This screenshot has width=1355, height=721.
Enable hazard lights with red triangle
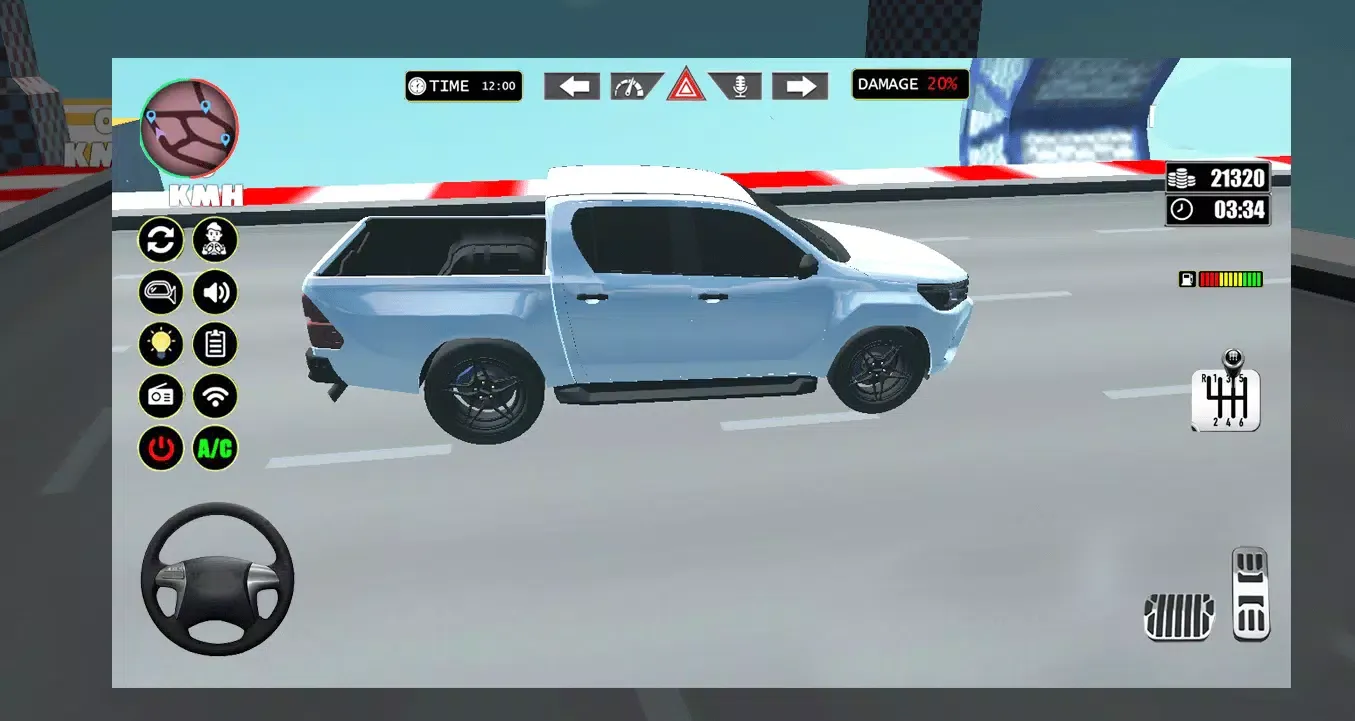tap(686, 86)
